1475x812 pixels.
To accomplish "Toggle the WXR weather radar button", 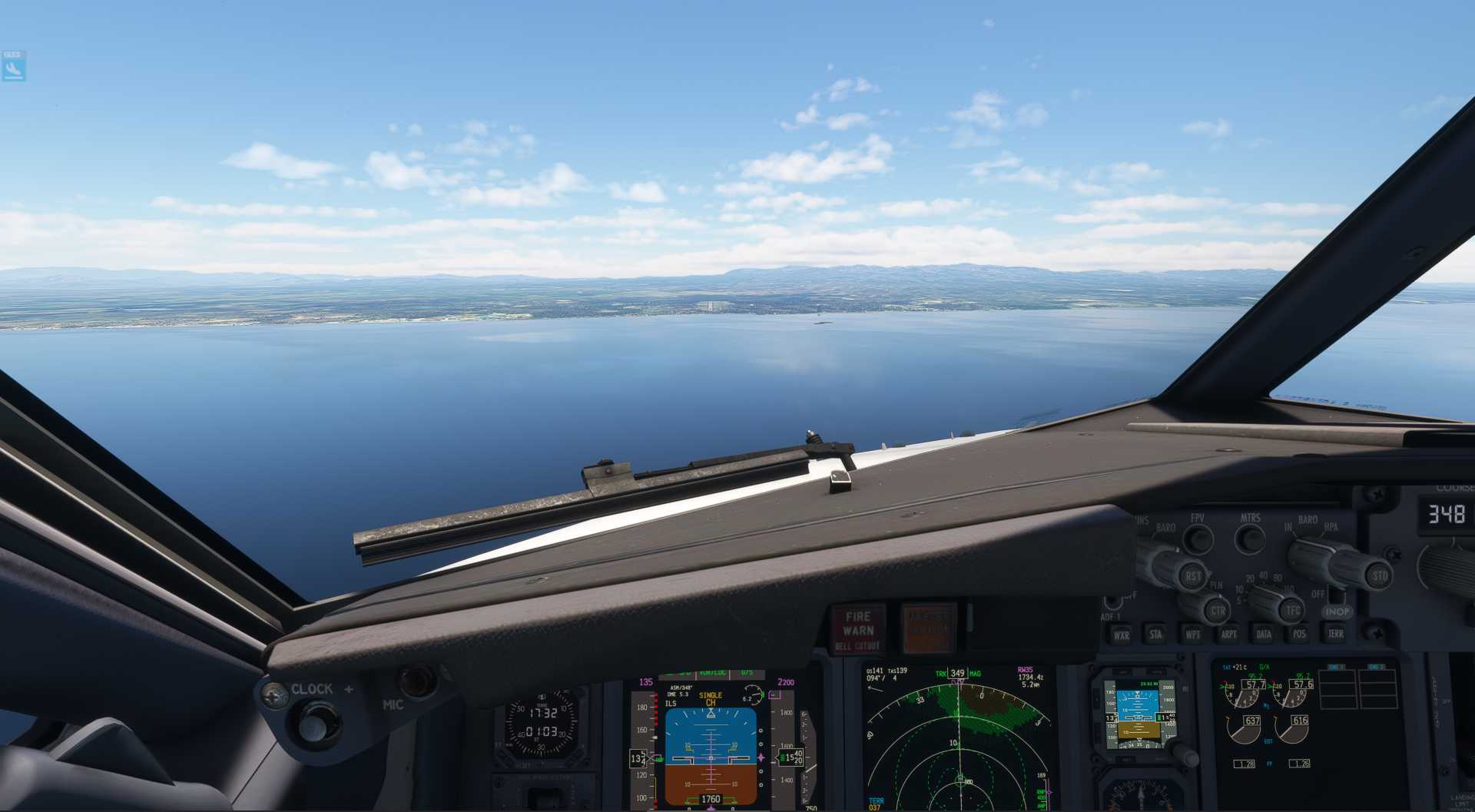I will 1122,635.
